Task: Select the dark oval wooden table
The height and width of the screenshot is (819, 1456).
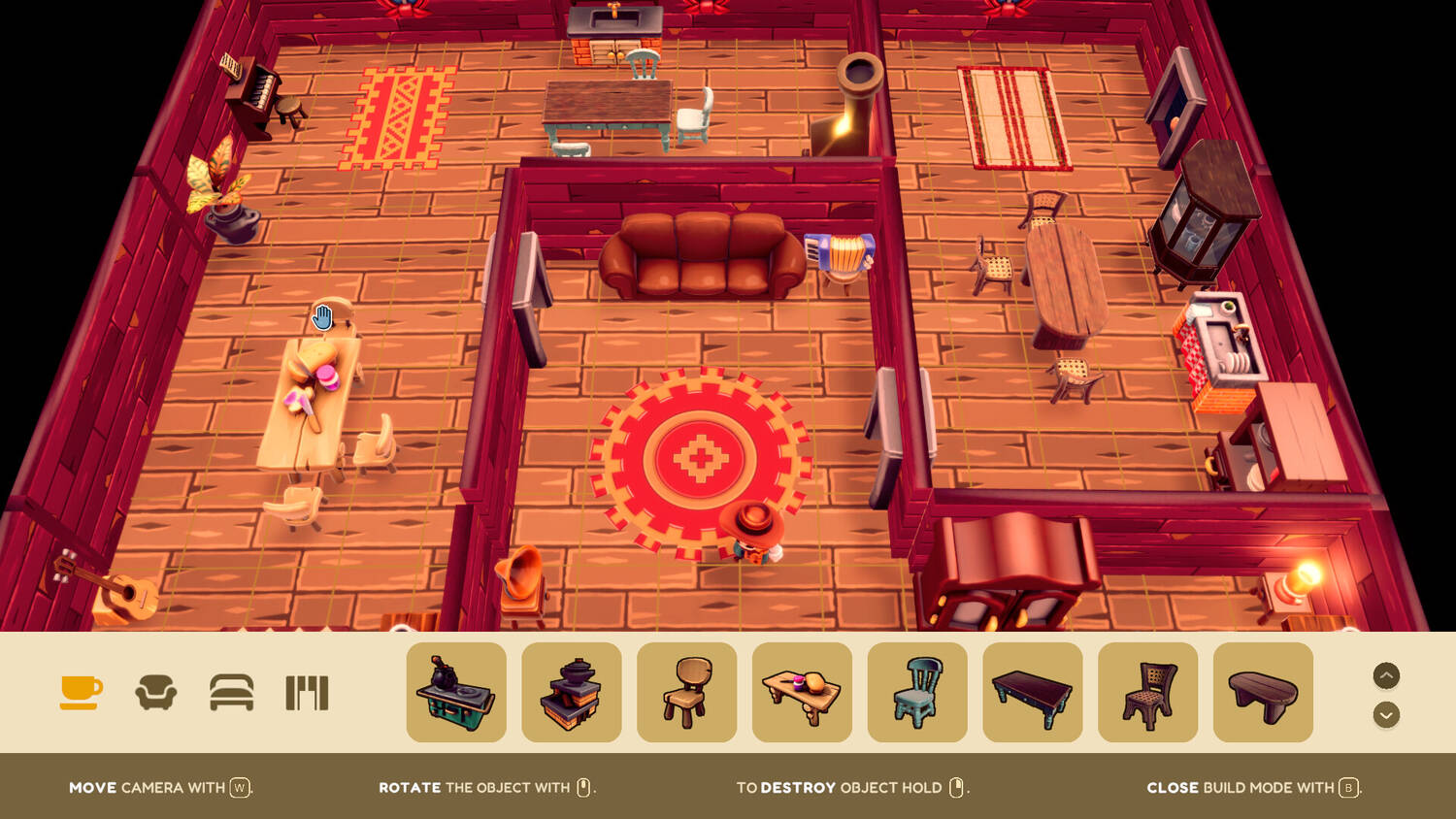Action: pos(1263,693)
